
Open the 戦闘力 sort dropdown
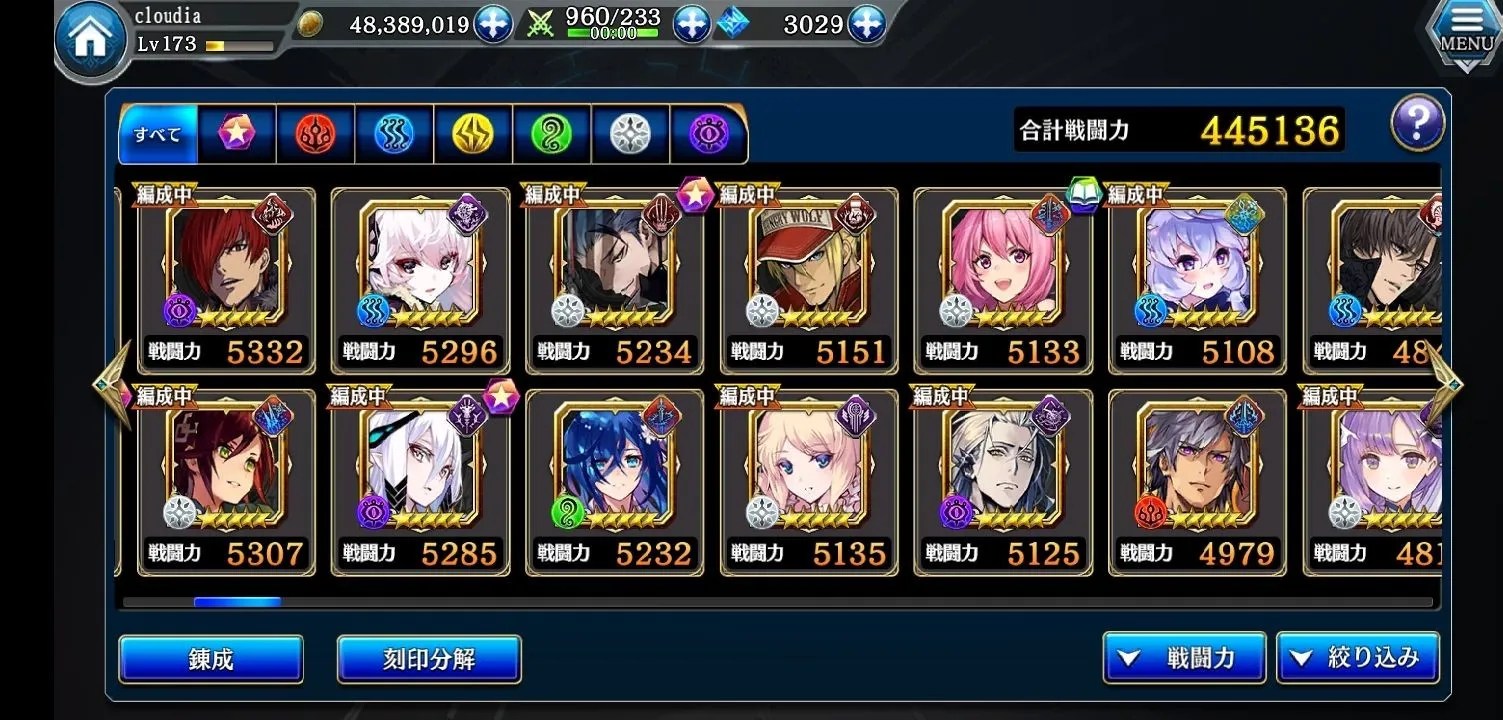[1185, 657]
